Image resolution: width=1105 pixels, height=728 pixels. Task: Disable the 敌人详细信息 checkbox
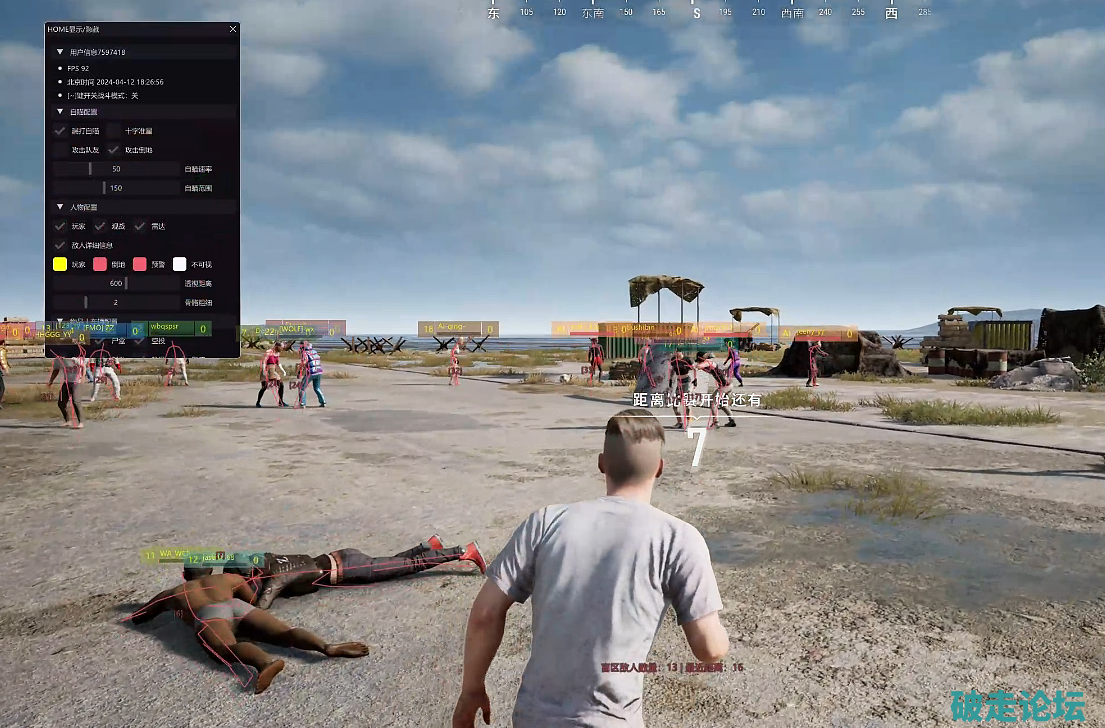coord(60,245)
